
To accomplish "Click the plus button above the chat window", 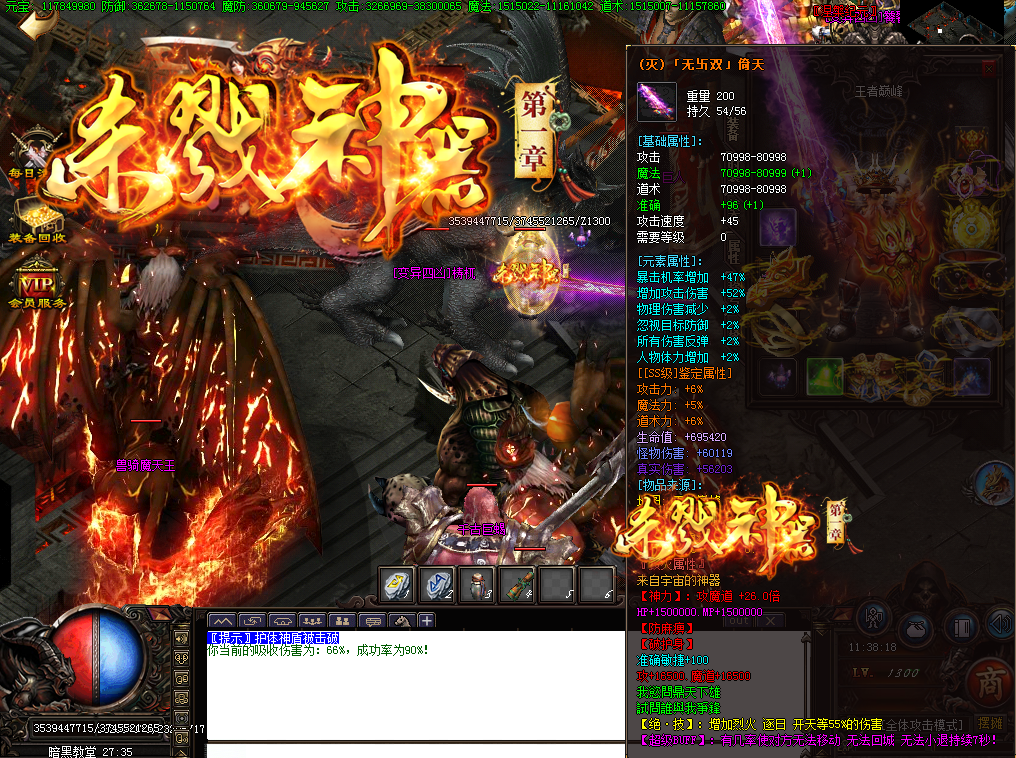I will (x=427, y=621).
